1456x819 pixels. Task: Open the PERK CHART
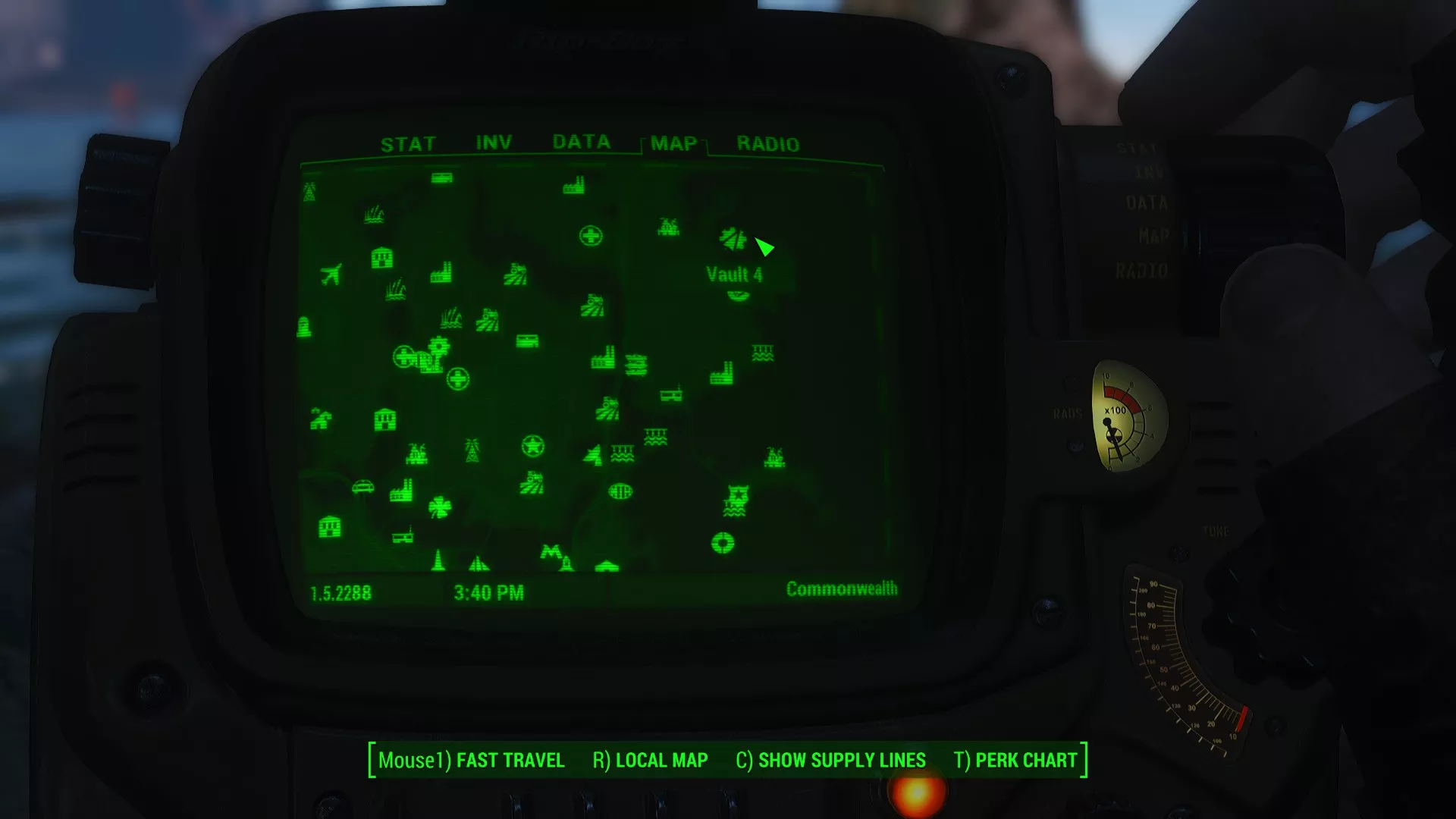1015,760
